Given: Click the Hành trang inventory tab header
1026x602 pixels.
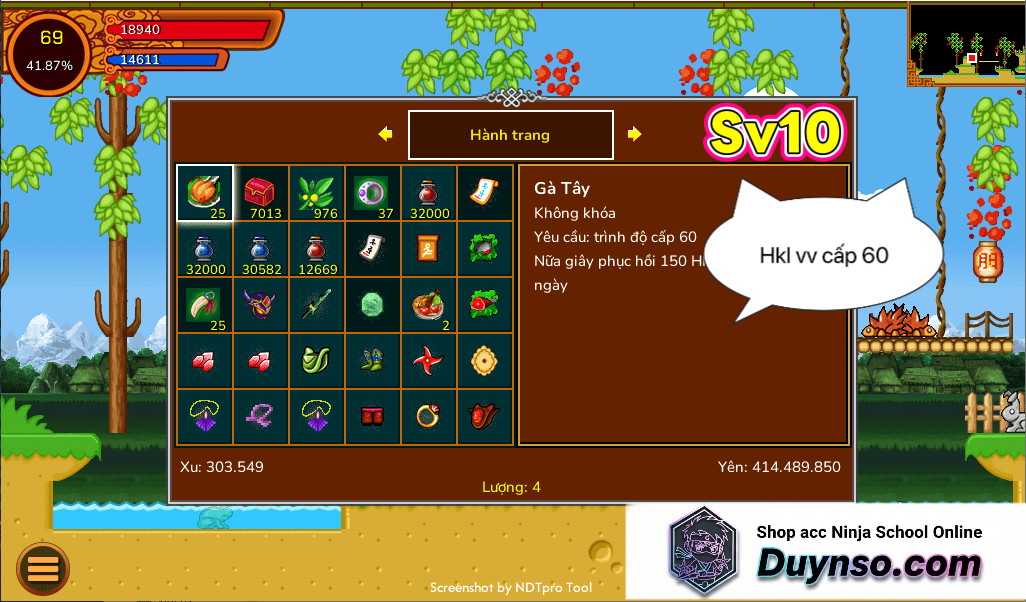Looking at the screenshot, I should (x=510, y=135).
